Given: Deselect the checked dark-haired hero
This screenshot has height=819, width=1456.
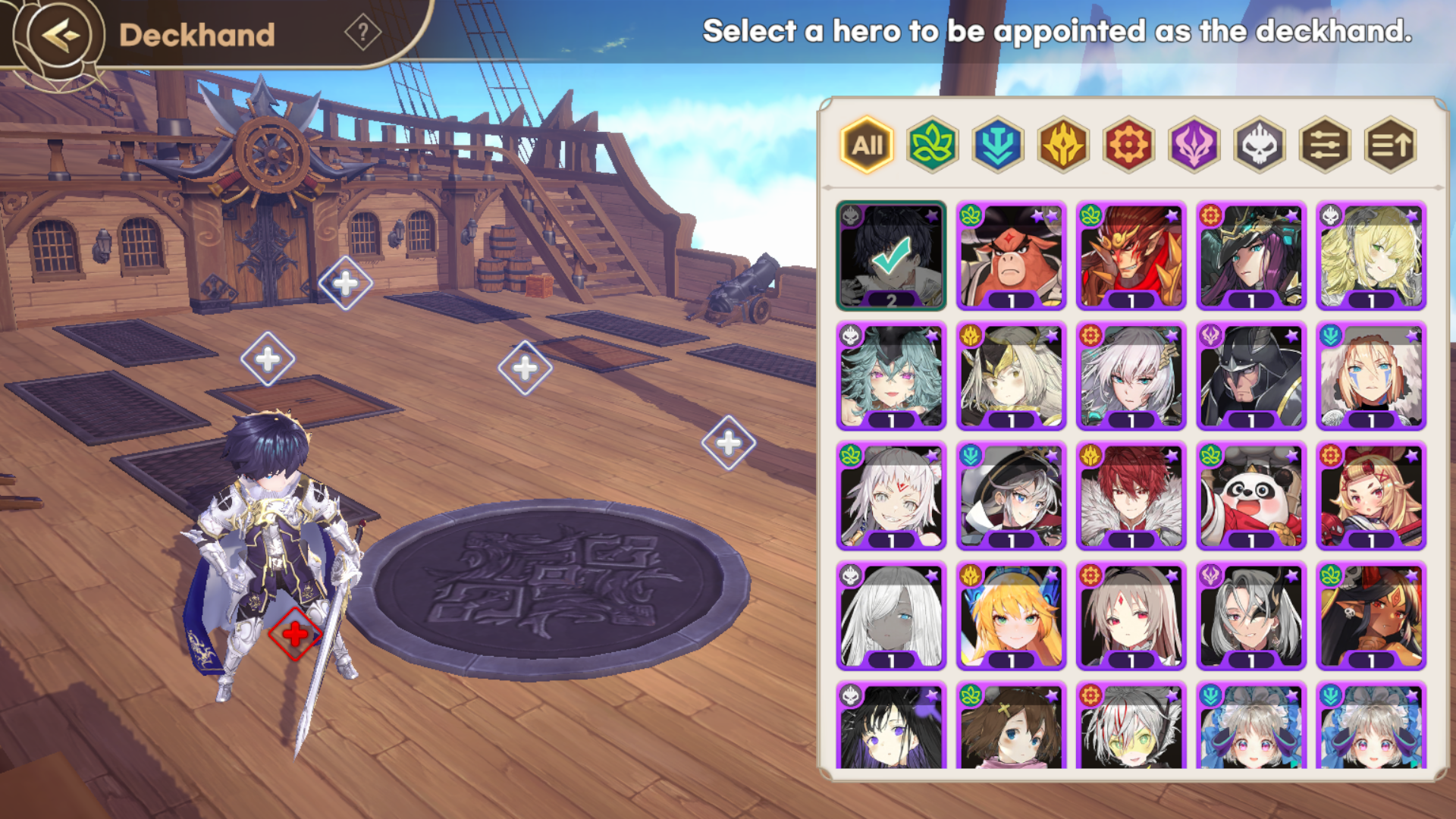Looking at the screenshot, I should [x=891, y=256].
